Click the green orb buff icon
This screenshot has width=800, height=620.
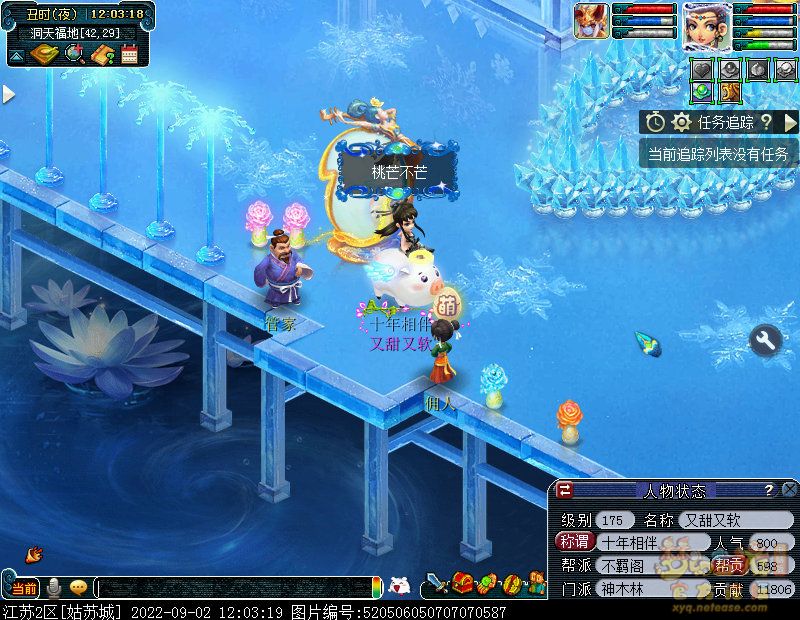click(x=702, y=92)
